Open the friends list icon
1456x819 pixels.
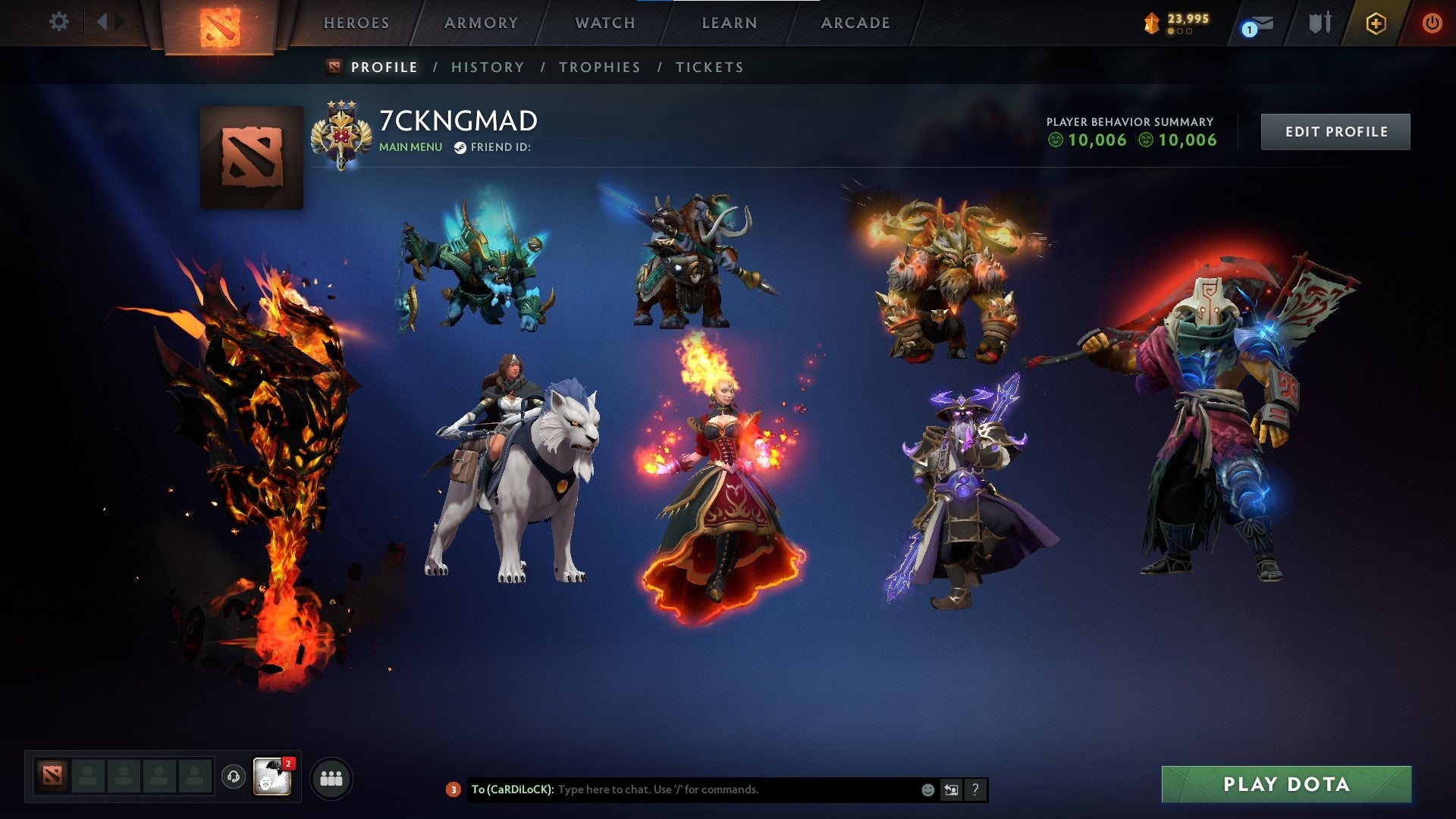coord(329,777)
